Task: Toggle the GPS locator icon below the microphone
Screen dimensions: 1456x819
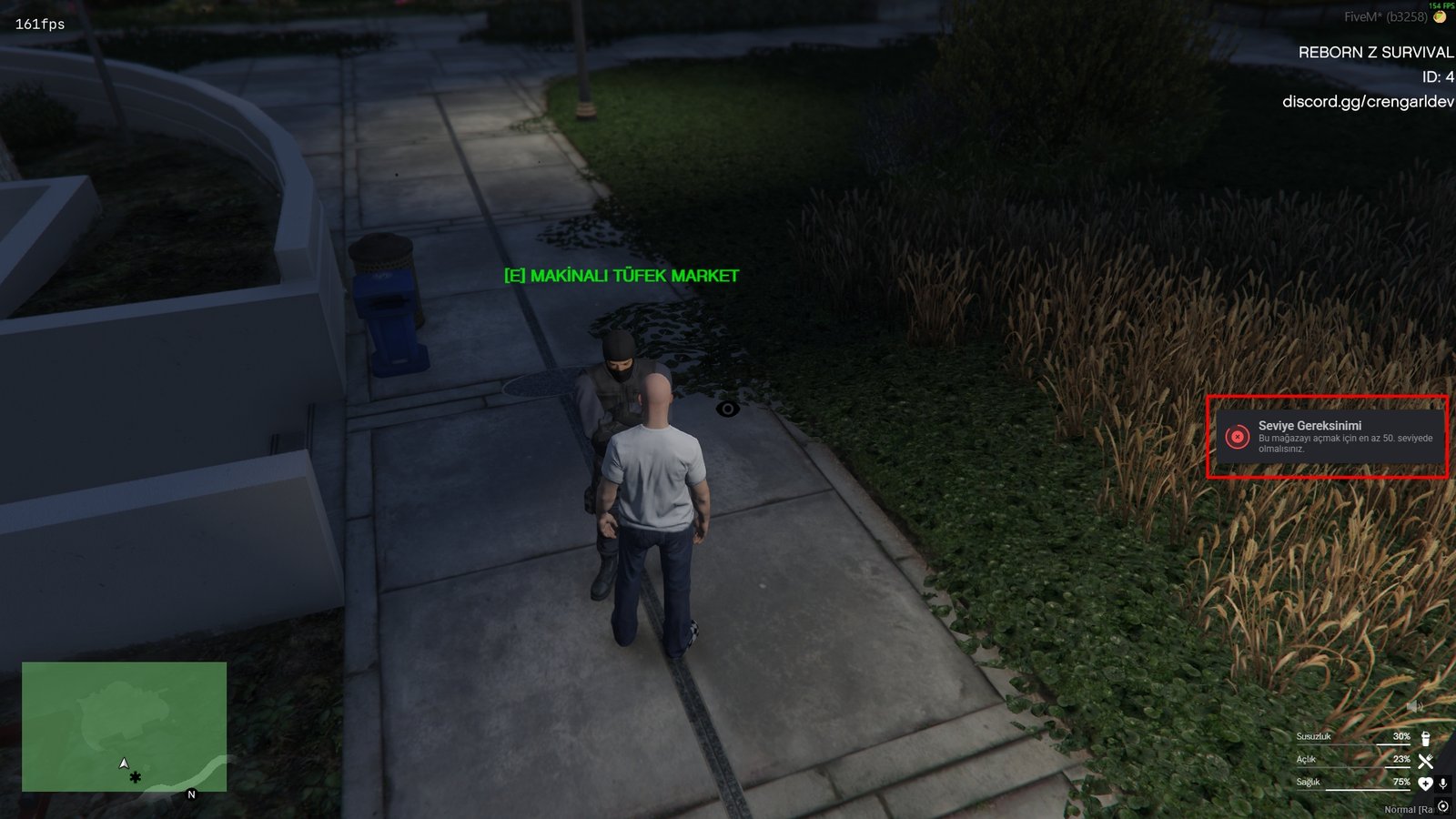Action: (x=1442, y=805)
